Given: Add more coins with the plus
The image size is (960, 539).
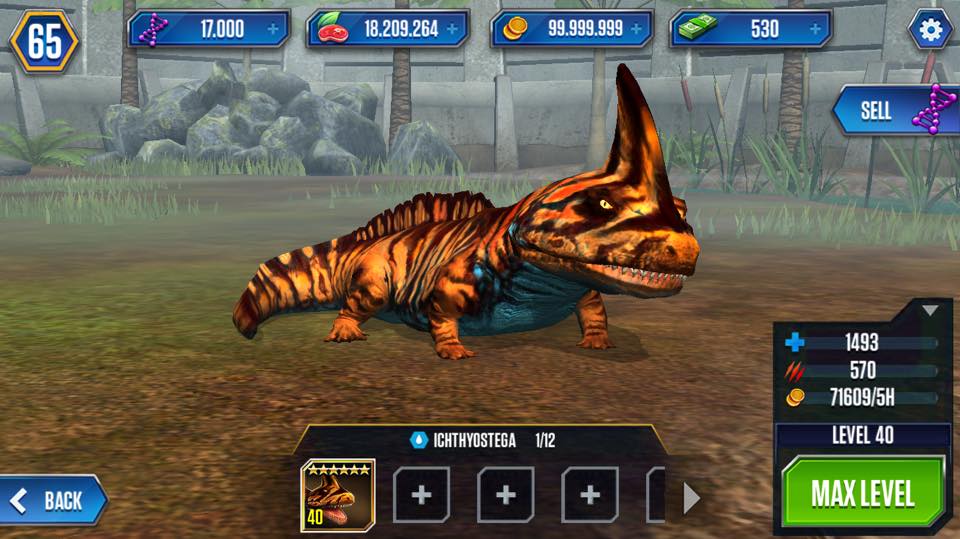Looking at the screenshot, I should [x=636, y=29].
